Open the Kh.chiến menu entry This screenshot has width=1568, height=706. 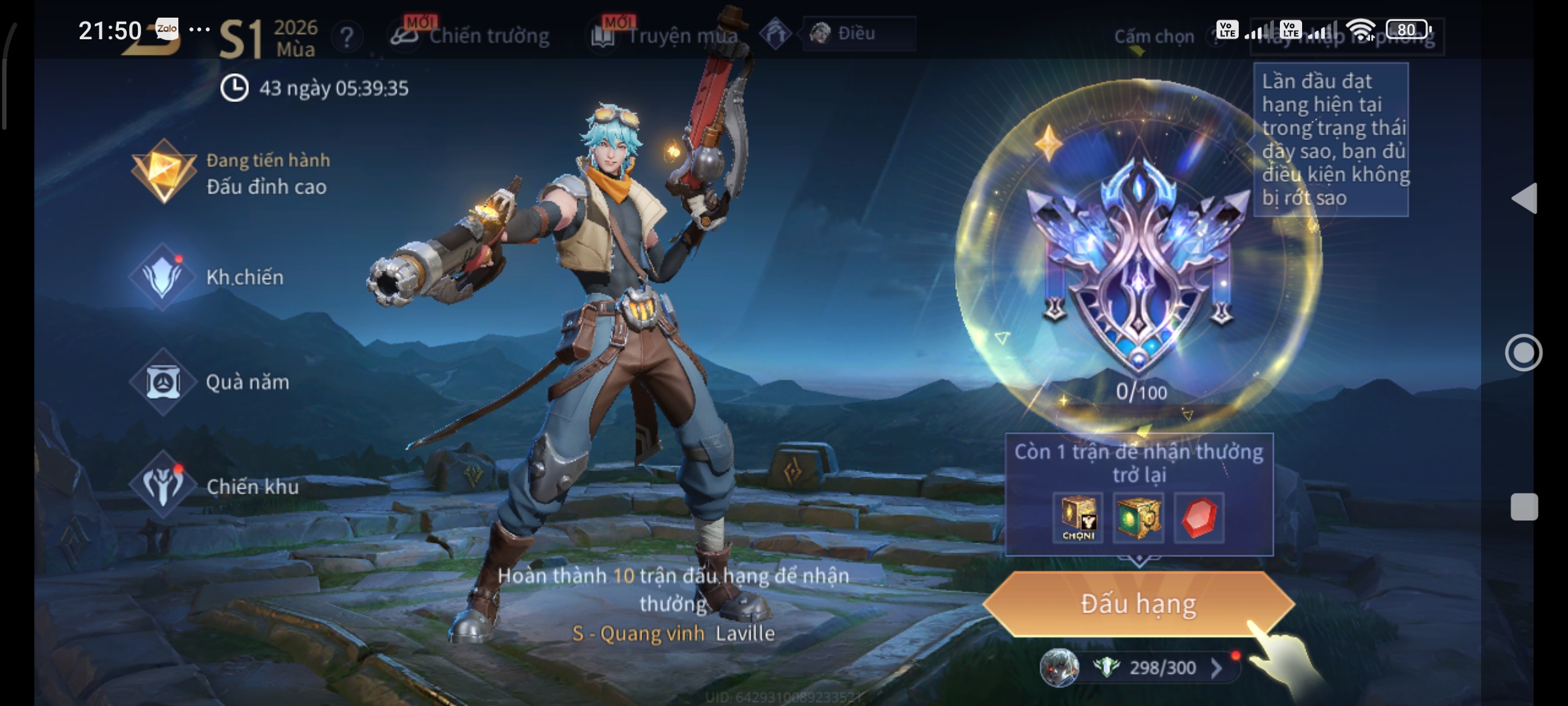pos(209,278)
